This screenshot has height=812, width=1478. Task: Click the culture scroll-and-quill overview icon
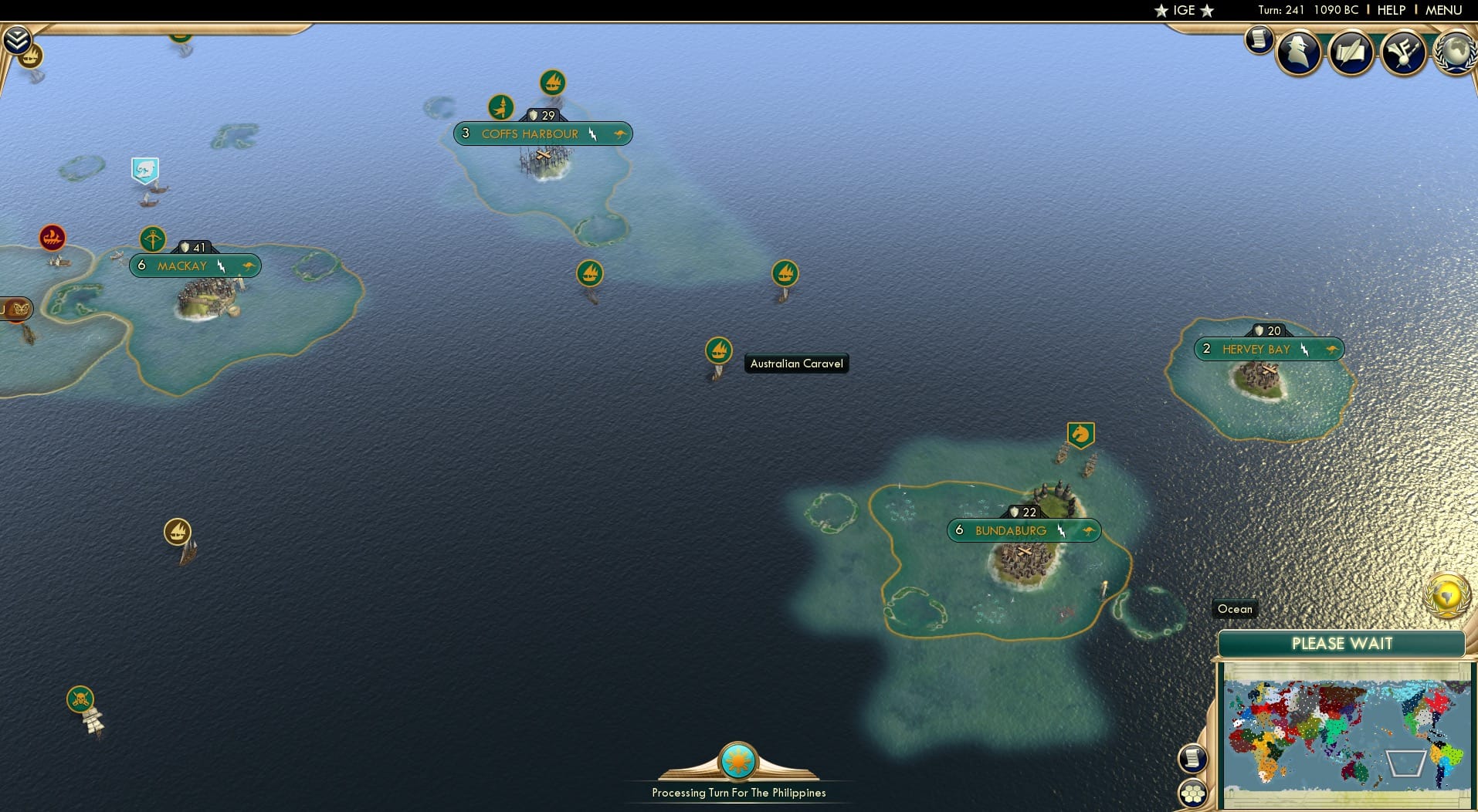coord(1352,52)
